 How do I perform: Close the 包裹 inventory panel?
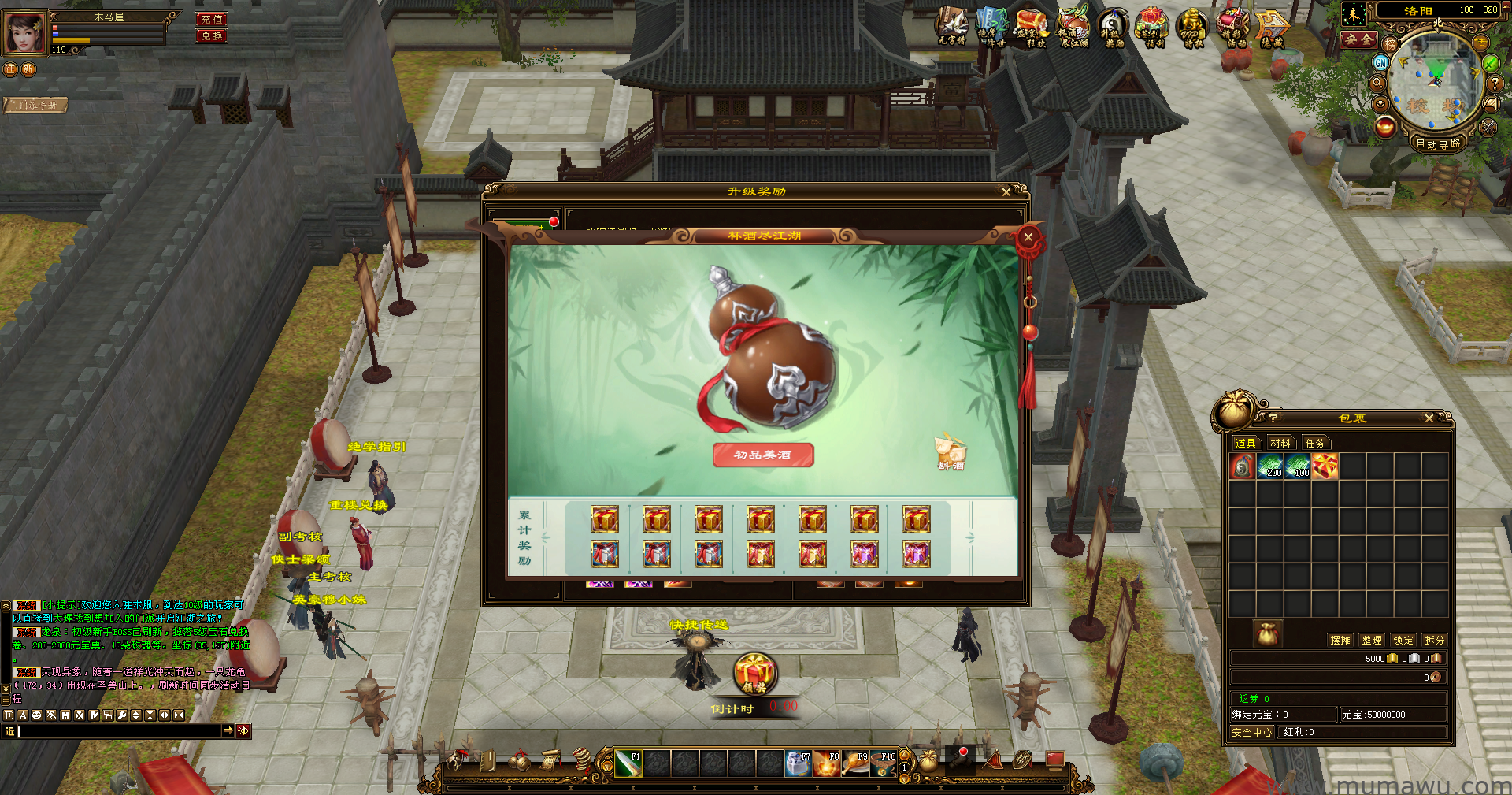pos(1429,418)
